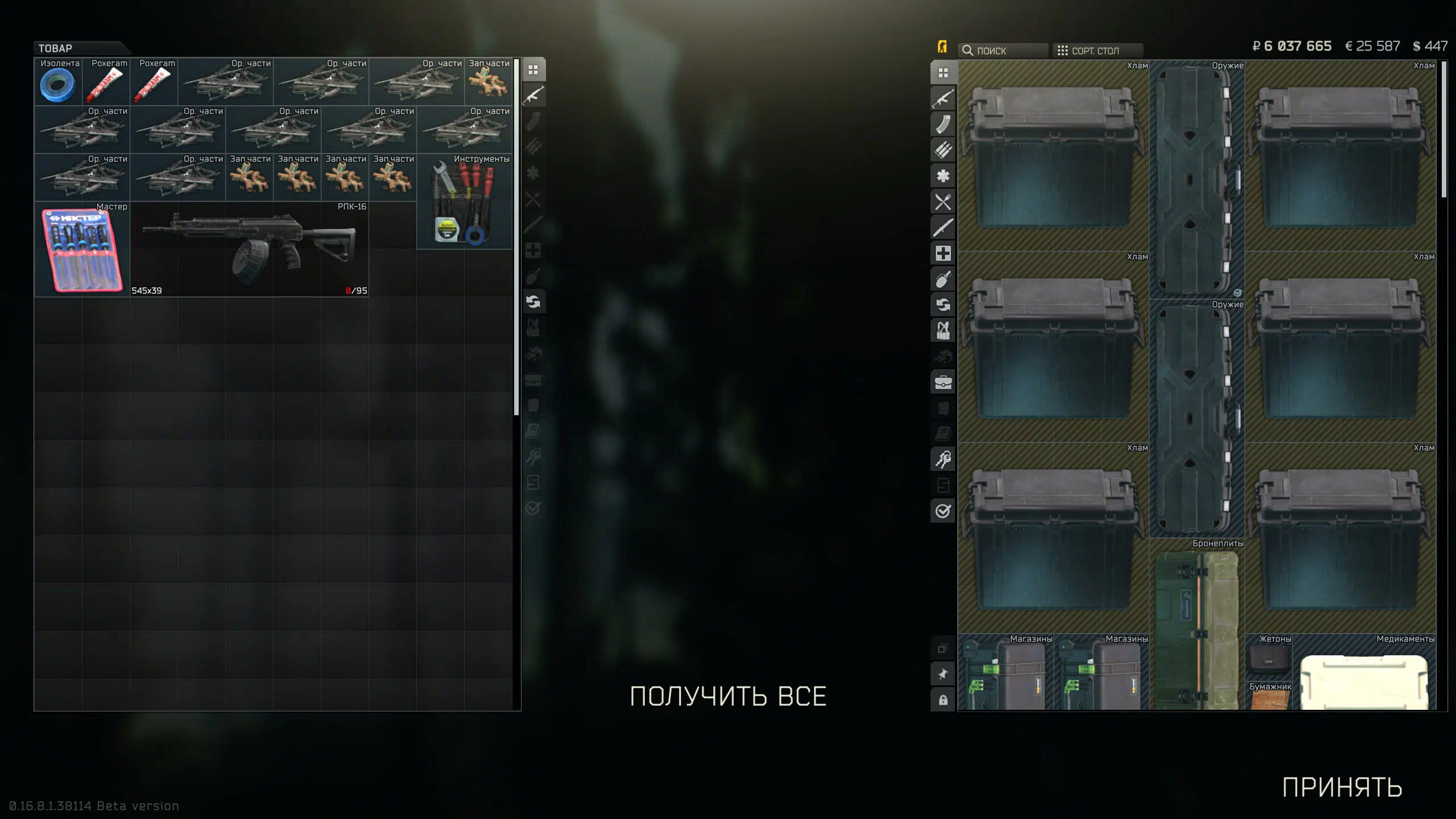Toggle the stash lock icon
Screen dimensions: 1456x819
tap(943, 700)
